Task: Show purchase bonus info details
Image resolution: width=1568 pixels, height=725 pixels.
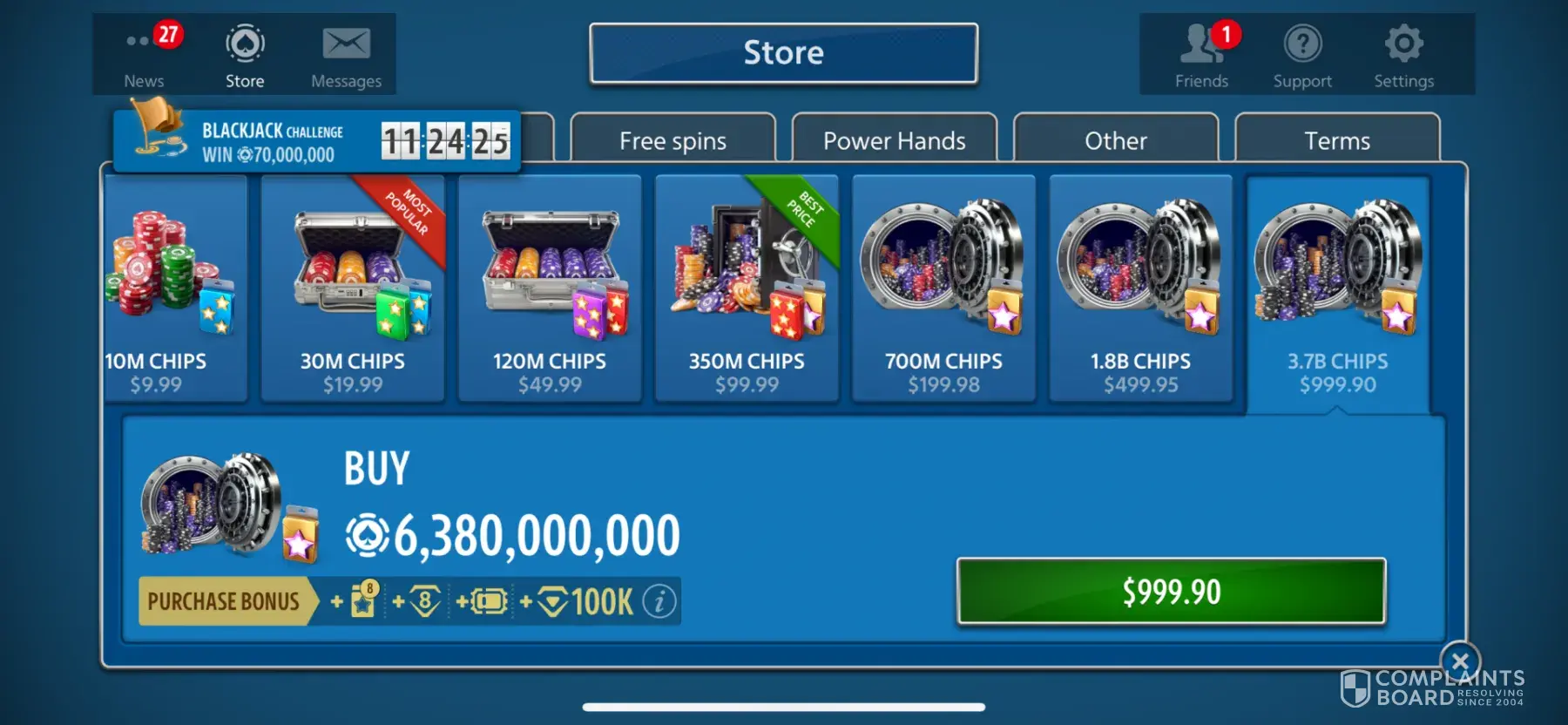Action: pos(659,601)
